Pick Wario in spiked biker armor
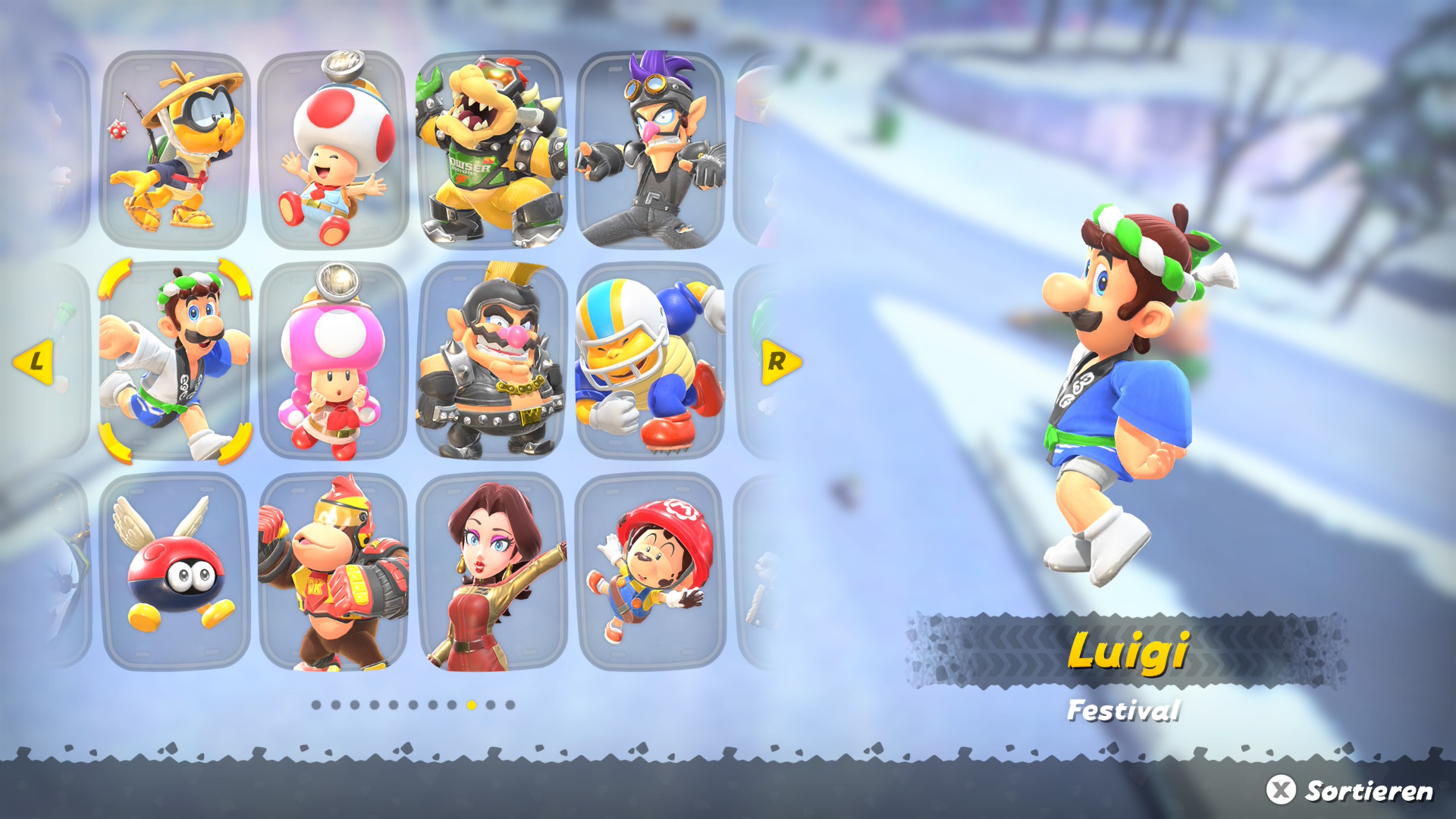The width and height of the screenshot is (1456, 819). click(491, 362)
